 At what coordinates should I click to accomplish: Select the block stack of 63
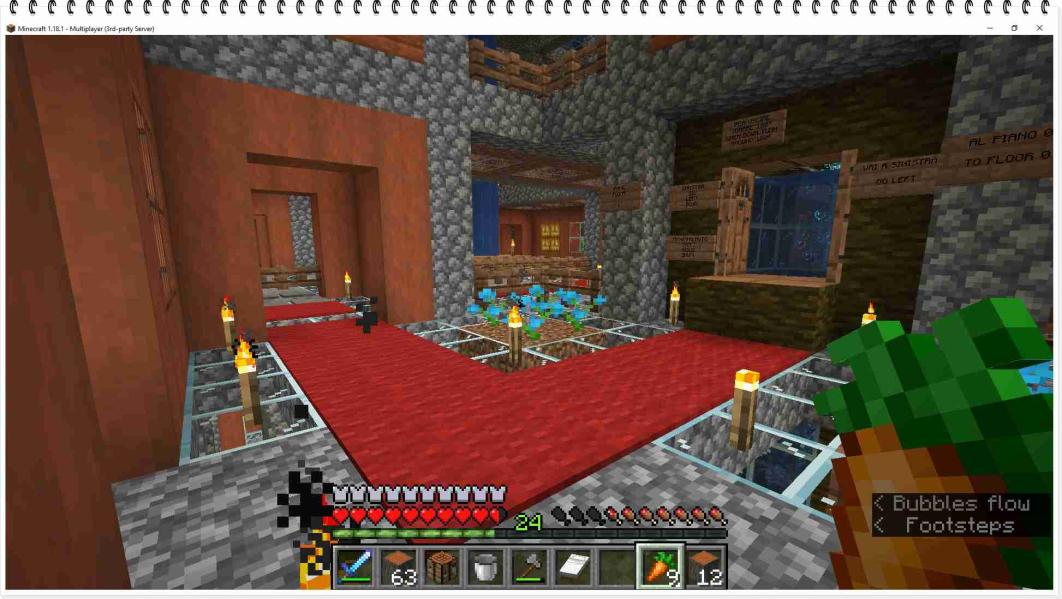pyautogui.click(x=398, y=567)
